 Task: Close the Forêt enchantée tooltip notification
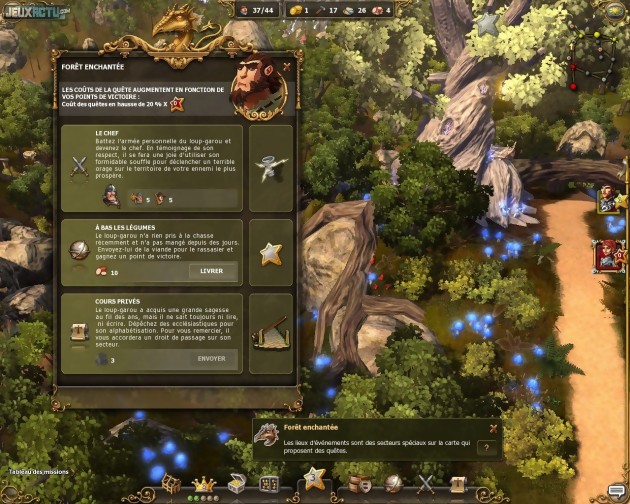pos(493,428)
